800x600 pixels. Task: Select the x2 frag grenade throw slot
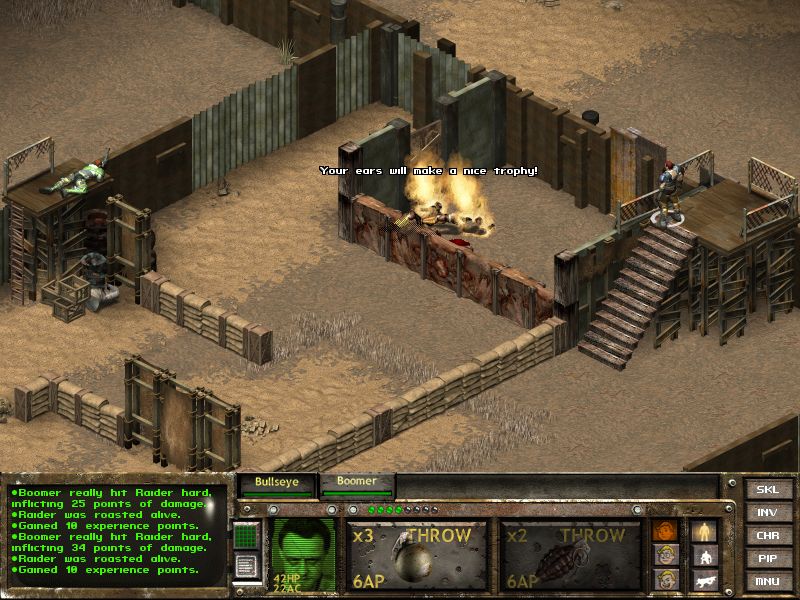[570, 555]
